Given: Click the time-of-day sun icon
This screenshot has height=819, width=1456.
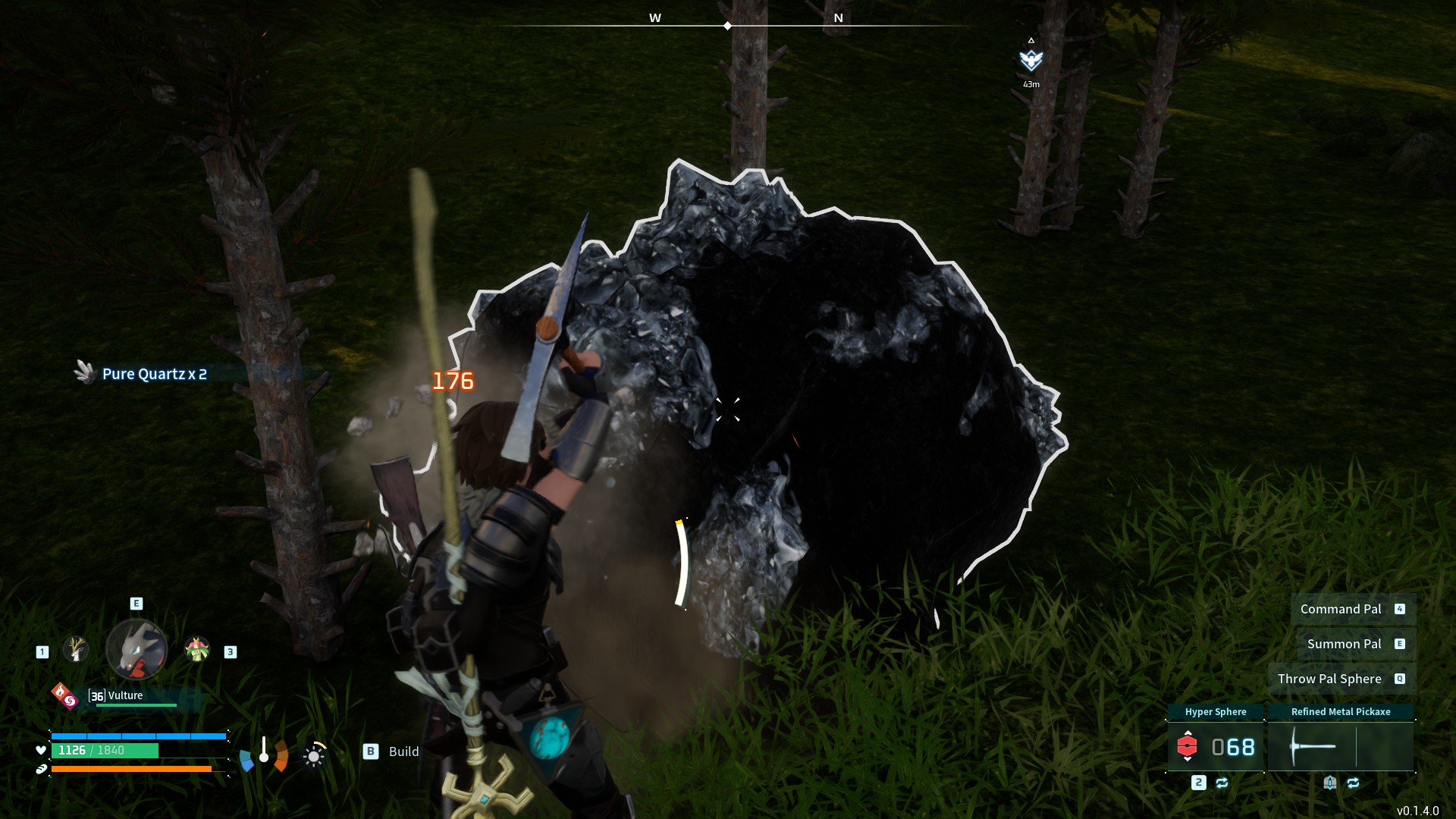Looking at the screenshot, I should (x=314, y=755).
